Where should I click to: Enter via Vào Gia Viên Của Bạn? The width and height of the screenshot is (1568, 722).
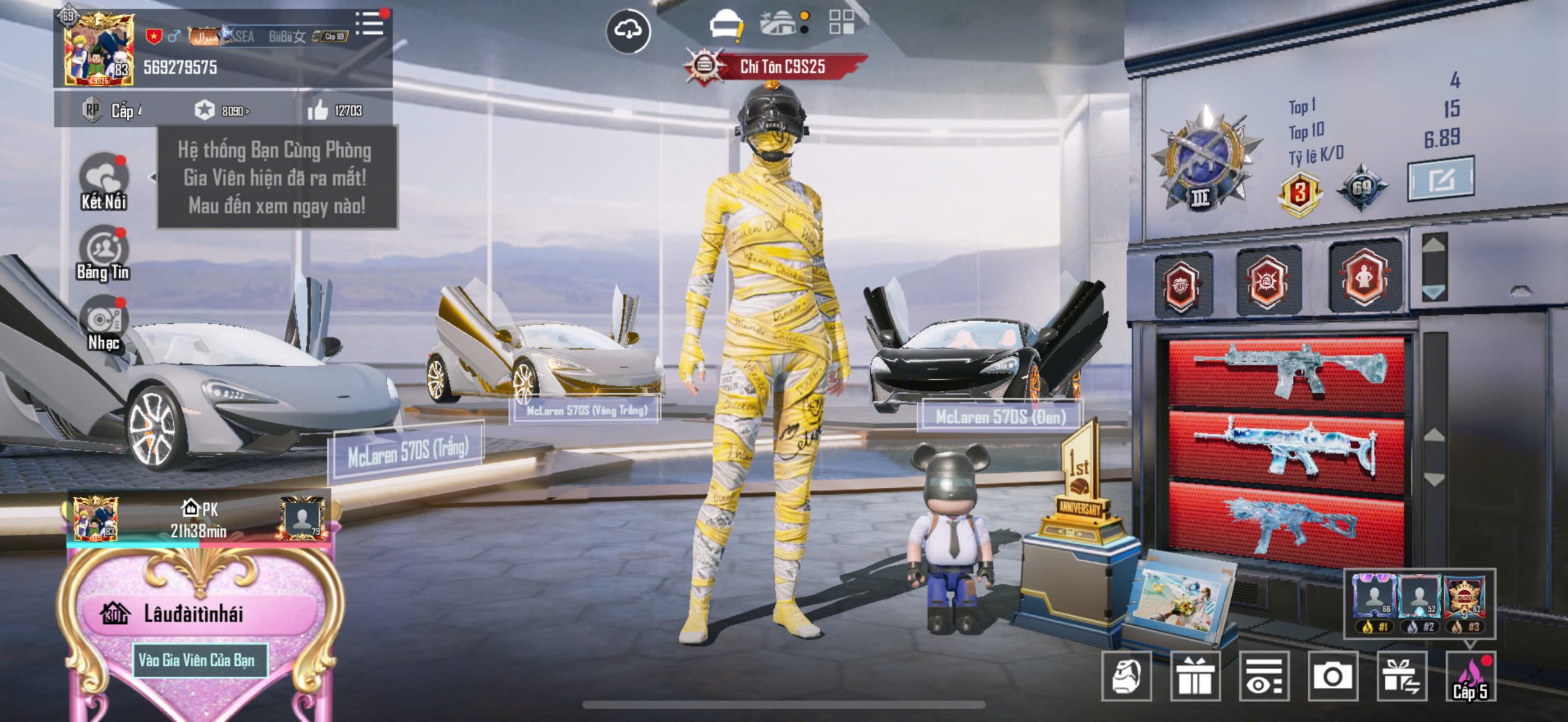tap(197, 660)
